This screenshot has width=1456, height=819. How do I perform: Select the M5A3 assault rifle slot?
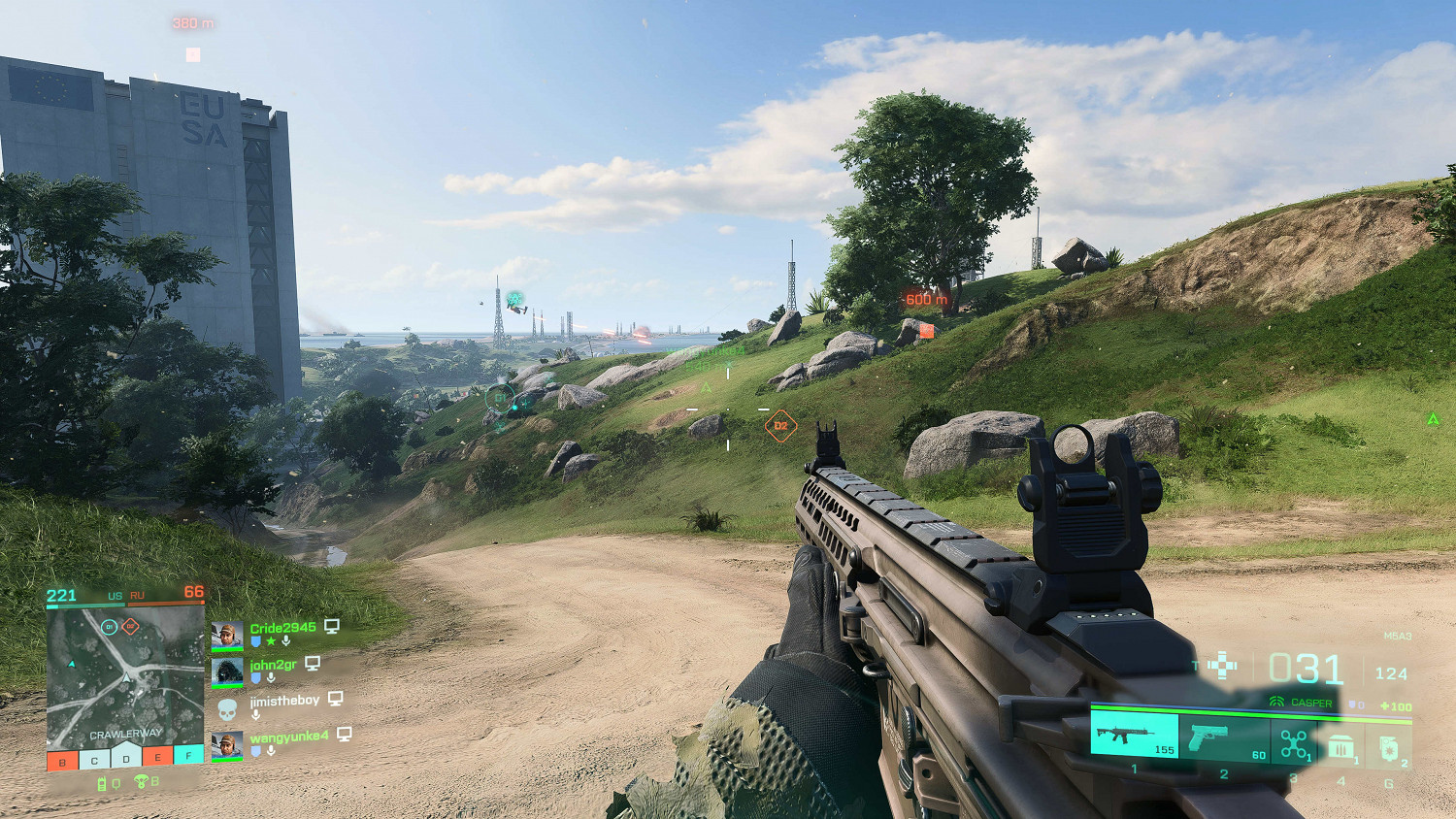pos(1134,735)
